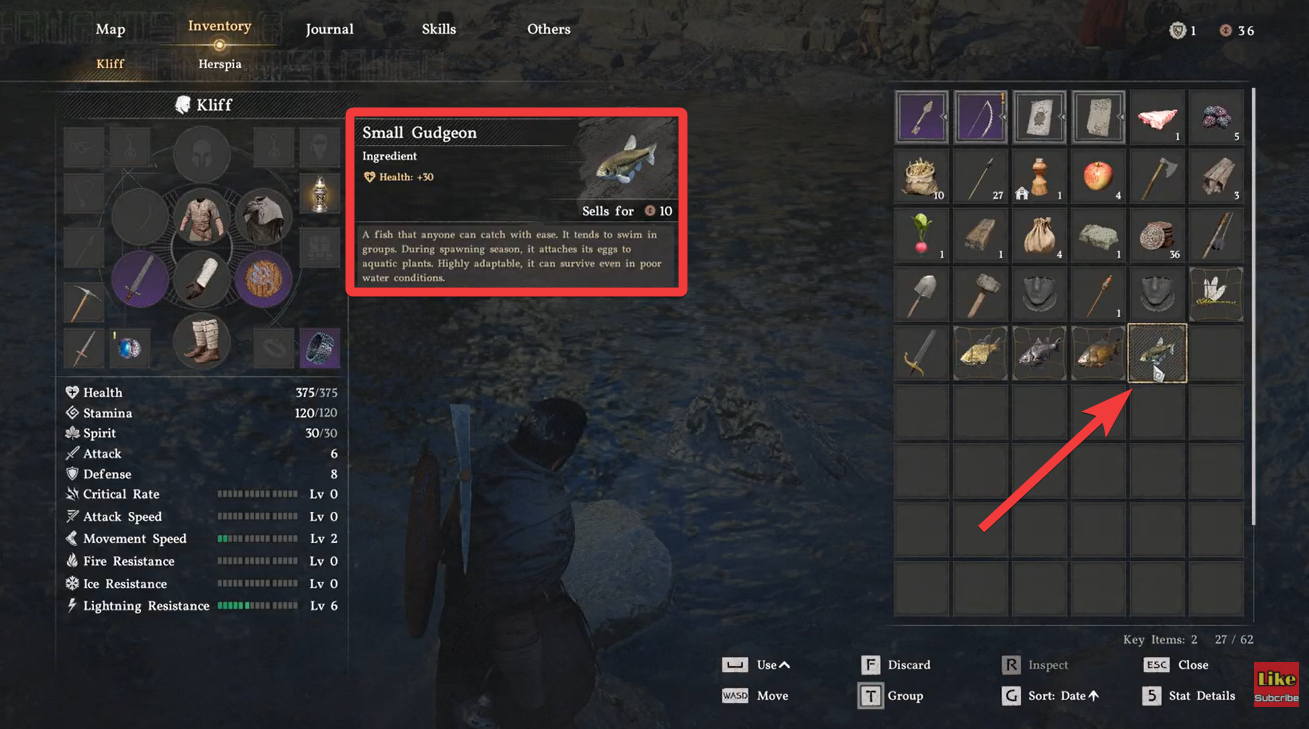1309x729 pixels.
Task: Select the bronze coin stack slot
Action: tap(1157, 236)
